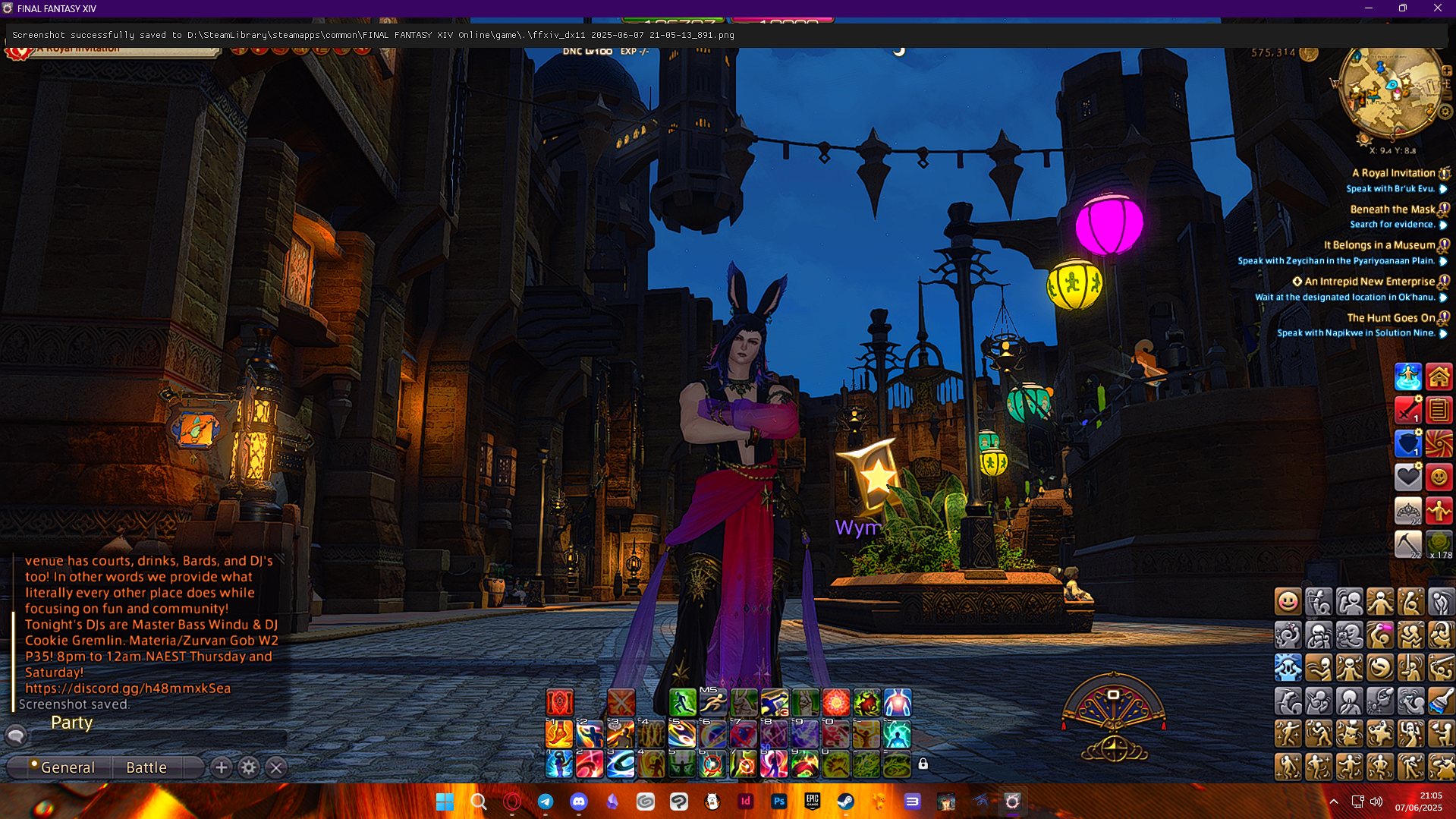Screen dimensions: 1456x819
Task: Click the red clipboard list icon
Action: tap(1439, 411)
